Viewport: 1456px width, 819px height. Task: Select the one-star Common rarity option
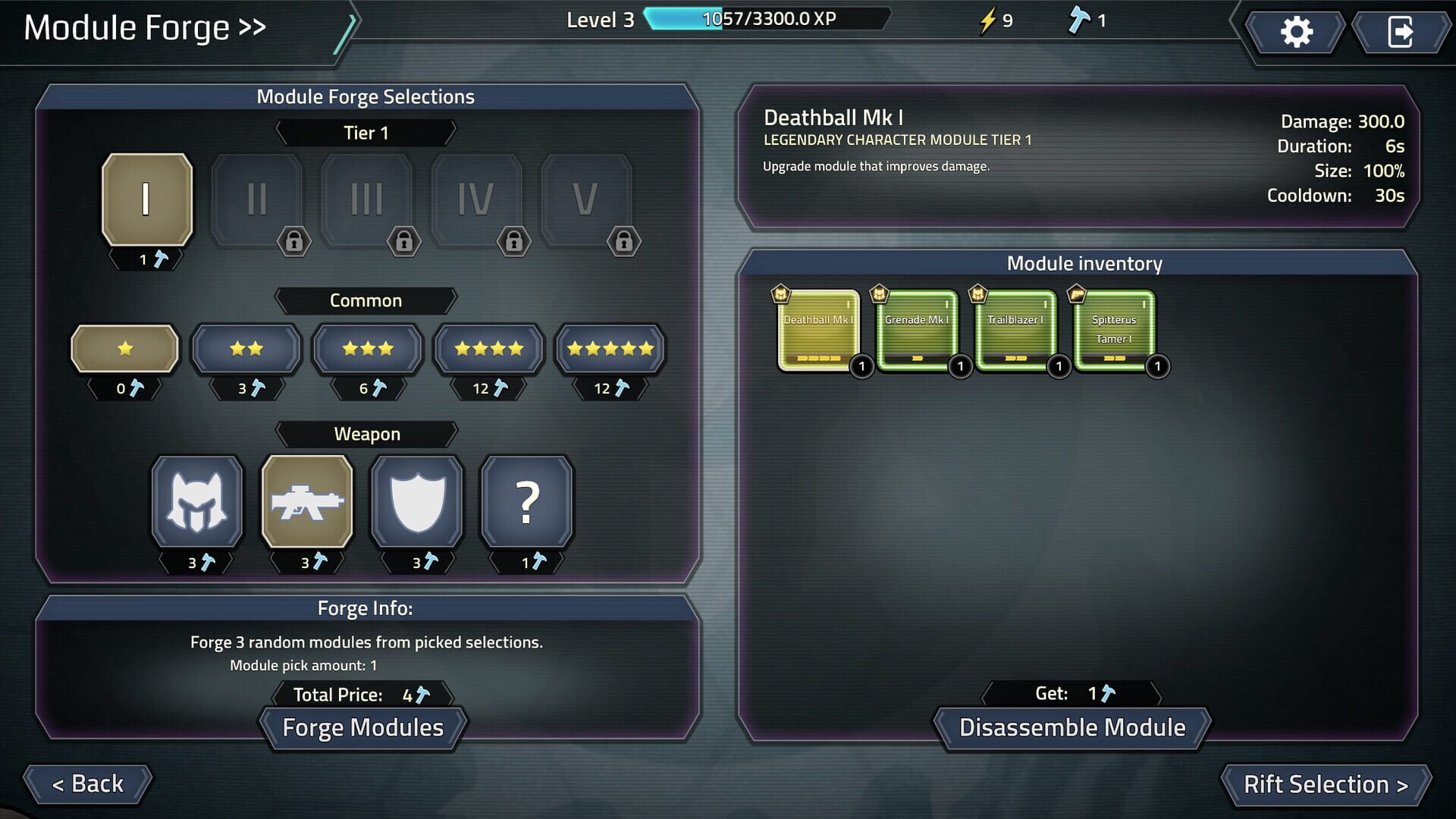[x=124, y=349]
